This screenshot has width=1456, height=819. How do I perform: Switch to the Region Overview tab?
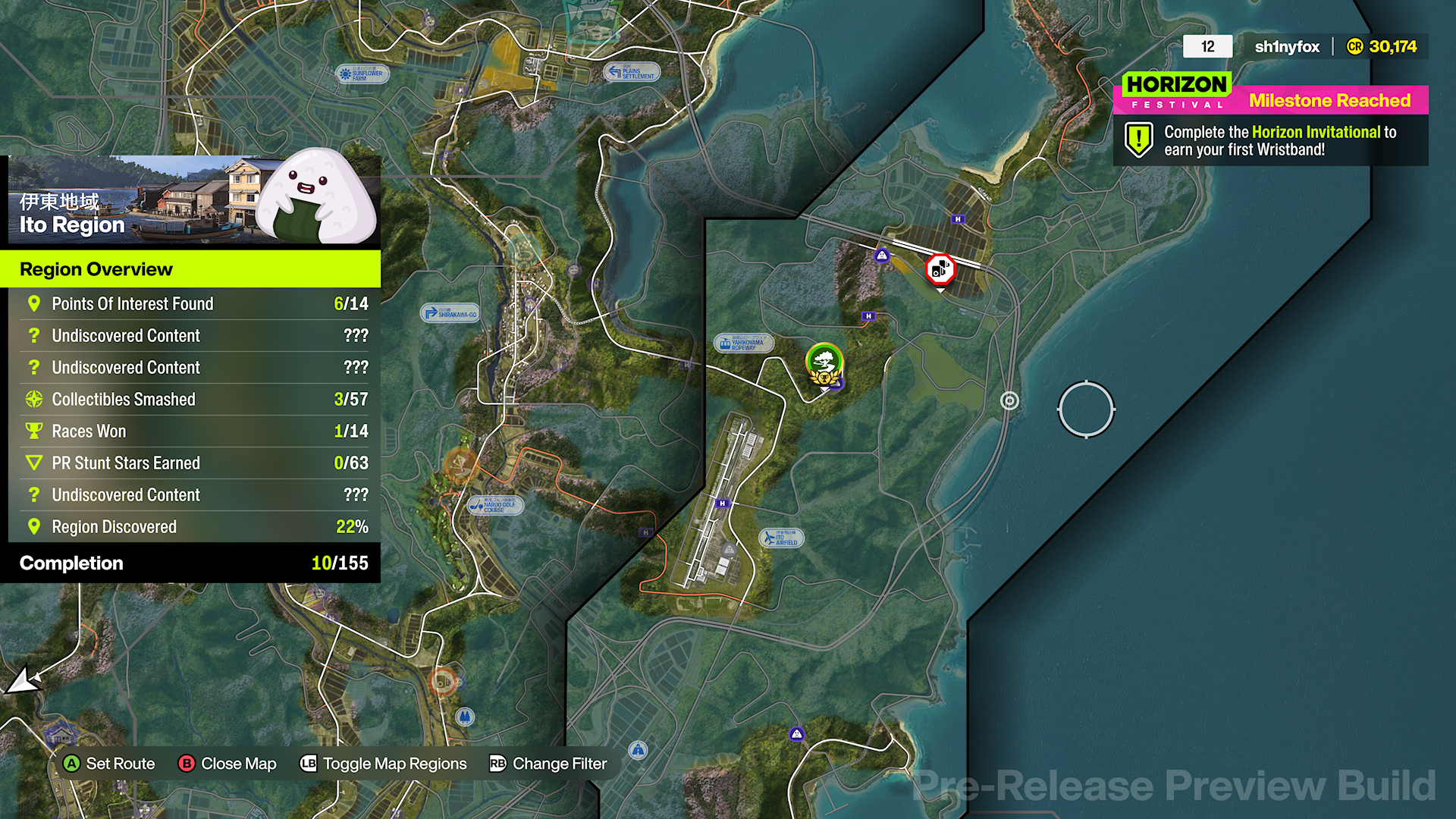pos(96,269)
